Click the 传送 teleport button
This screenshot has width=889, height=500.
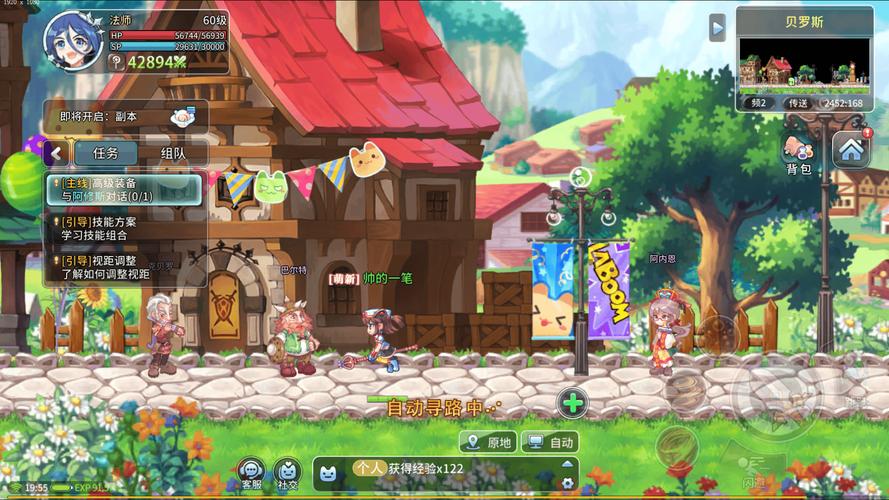click(797, 102)
